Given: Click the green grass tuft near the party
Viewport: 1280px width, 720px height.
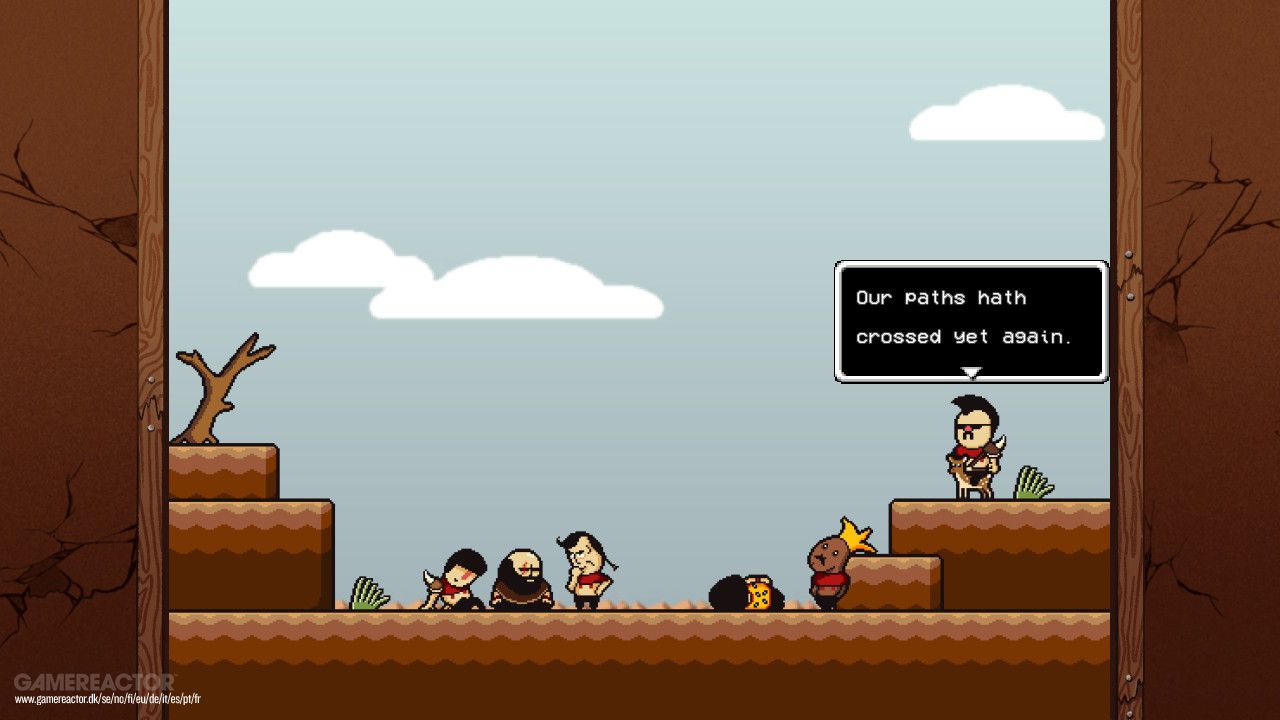Looking at the screenshot, I should click(368, 592).
